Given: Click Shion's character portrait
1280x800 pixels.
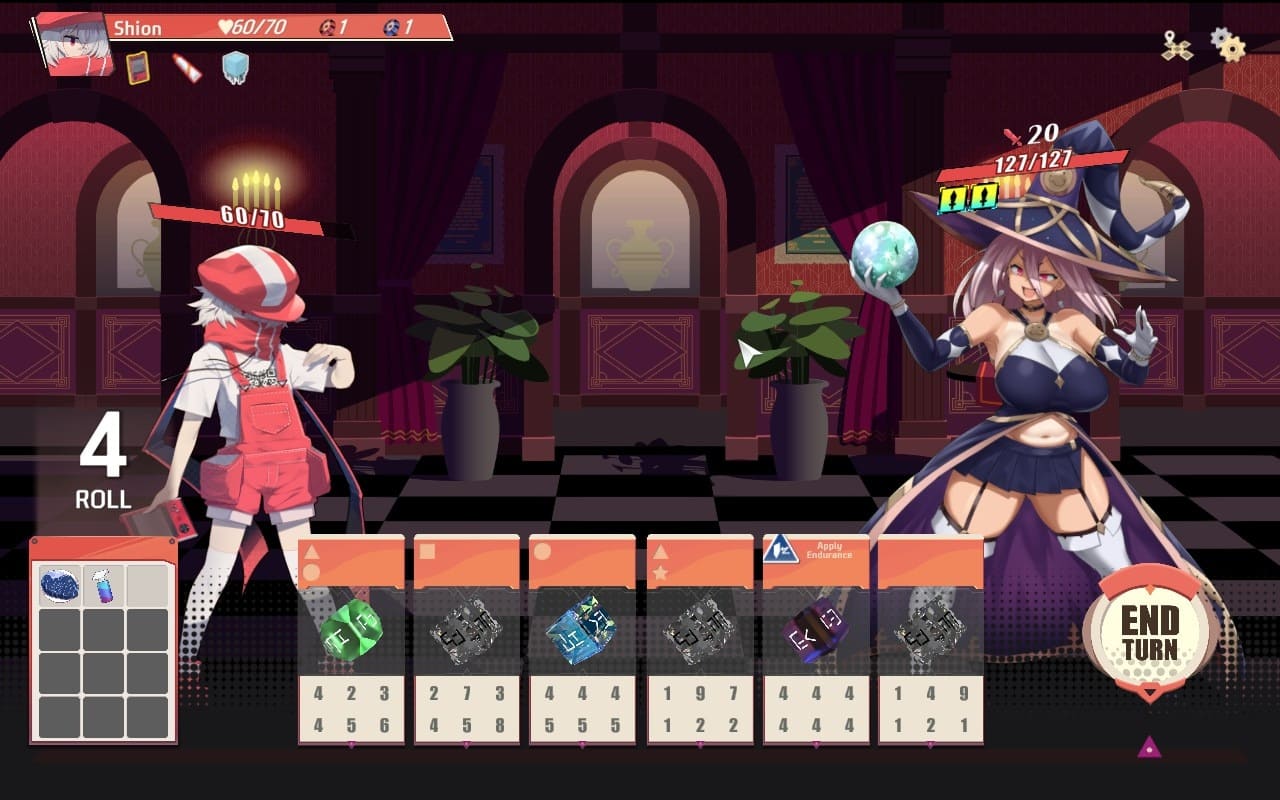Looking at the screenshot, I should coord(74,44).
